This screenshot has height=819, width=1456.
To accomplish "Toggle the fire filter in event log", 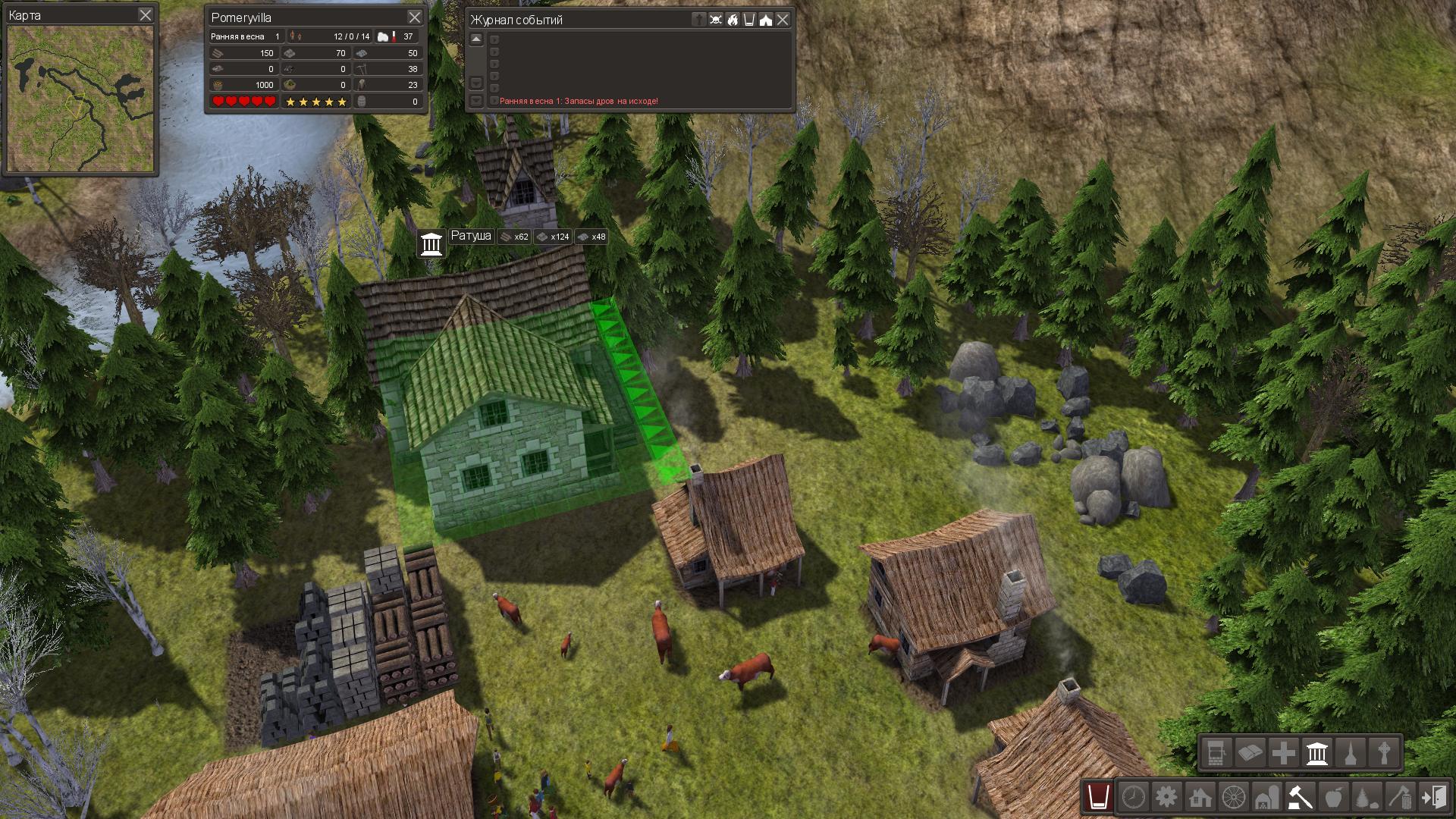I will [x=733, y=20].
